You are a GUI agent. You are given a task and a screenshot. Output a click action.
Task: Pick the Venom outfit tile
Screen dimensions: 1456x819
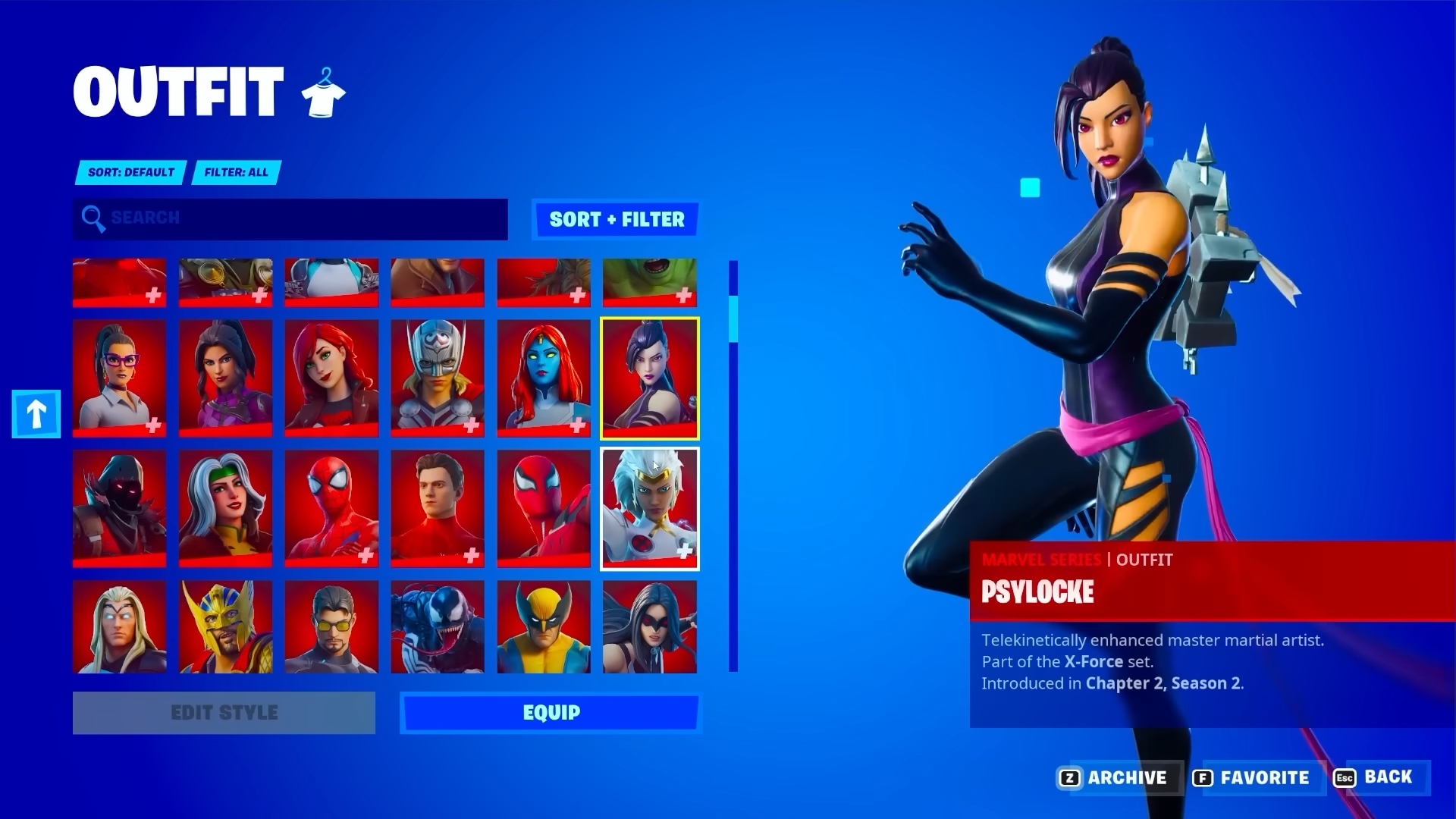click(x=438, y=627)
